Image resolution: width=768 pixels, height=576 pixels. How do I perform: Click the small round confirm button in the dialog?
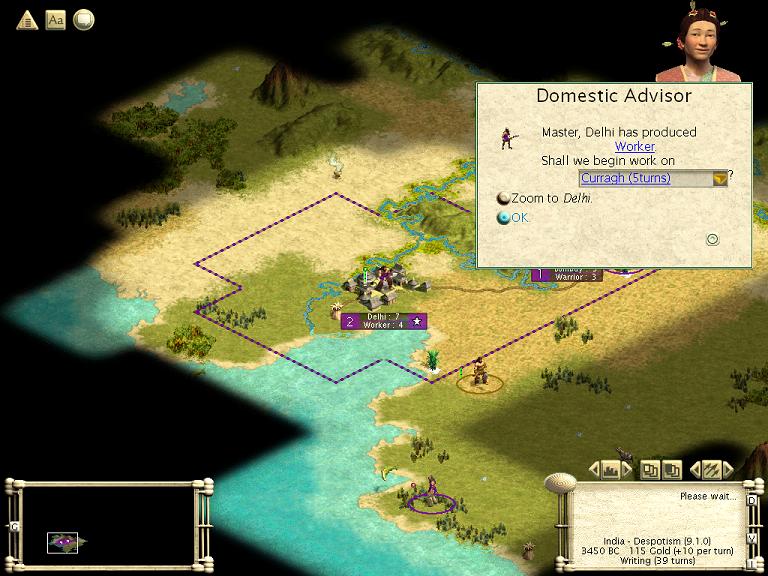click(x=713, y=239)
